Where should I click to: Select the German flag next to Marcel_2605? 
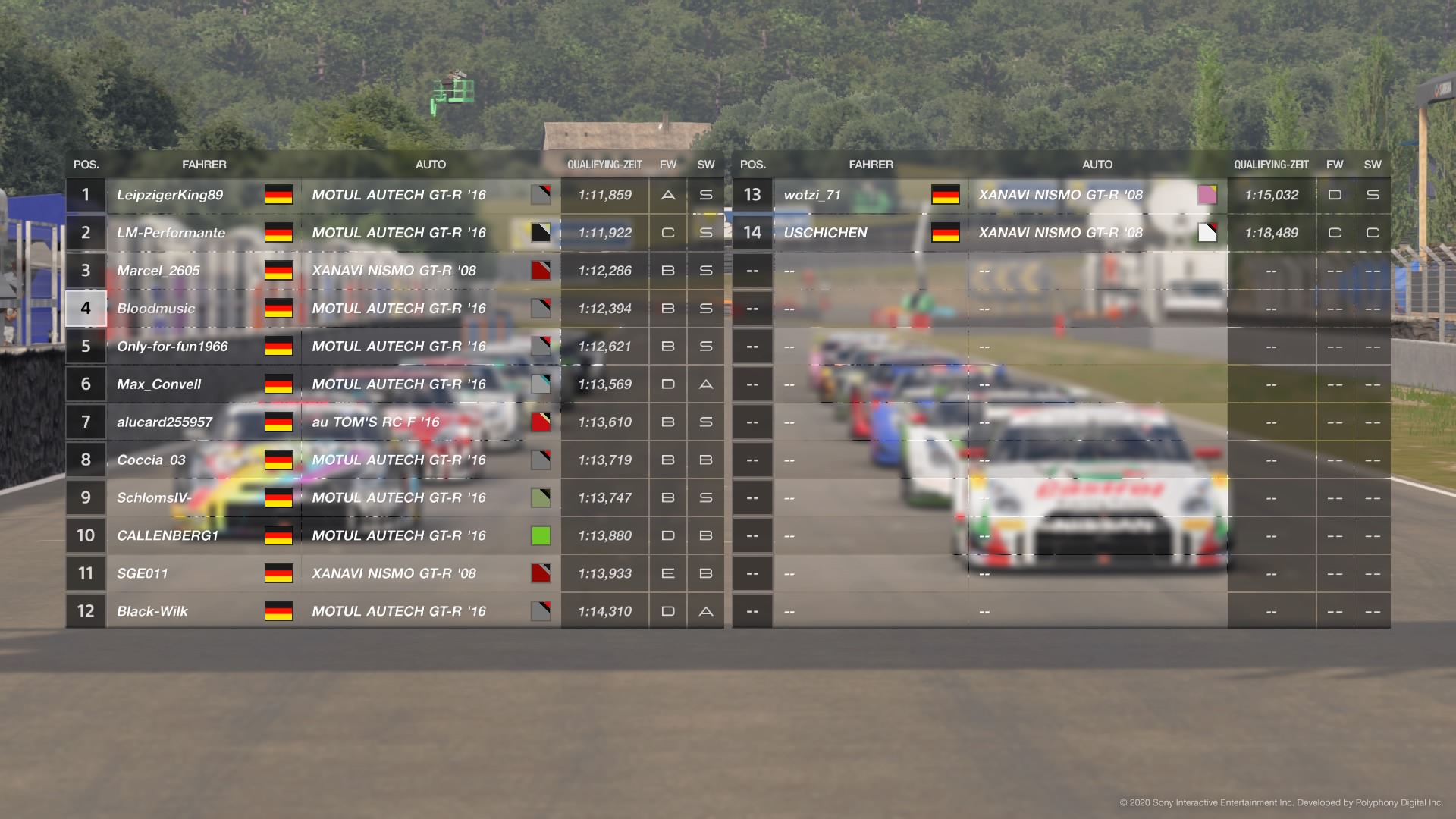pos(278,271)
